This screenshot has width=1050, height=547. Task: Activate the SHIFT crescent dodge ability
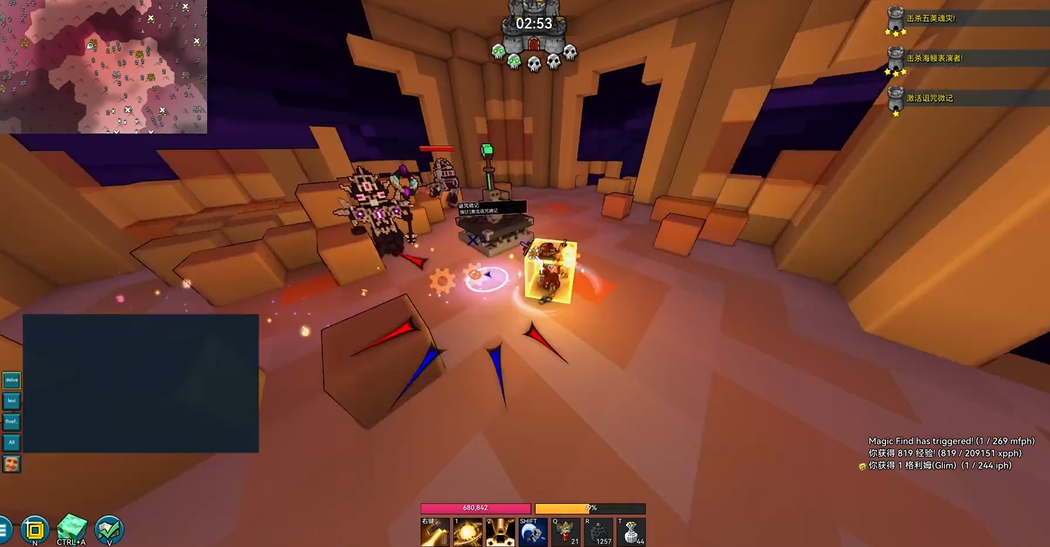[x=532, y=532]
